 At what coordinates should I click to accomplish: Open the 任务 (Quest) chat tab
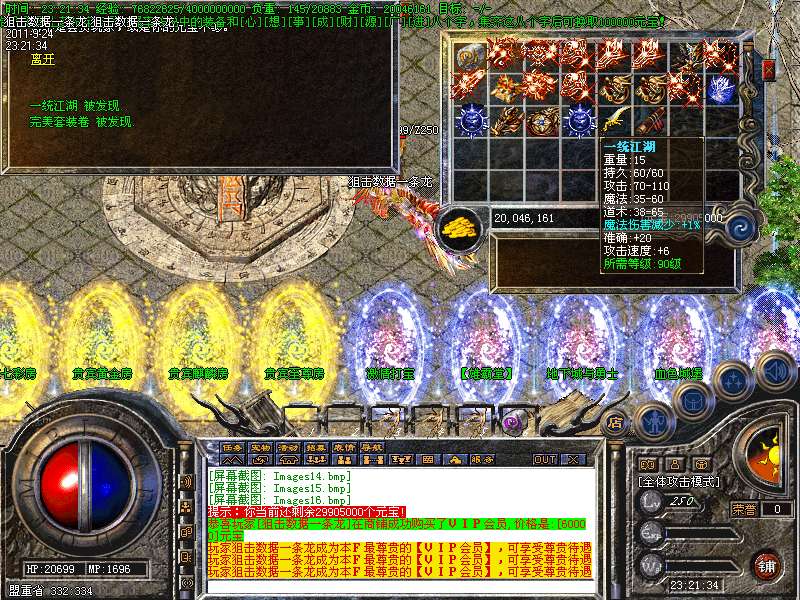point(232,447)
